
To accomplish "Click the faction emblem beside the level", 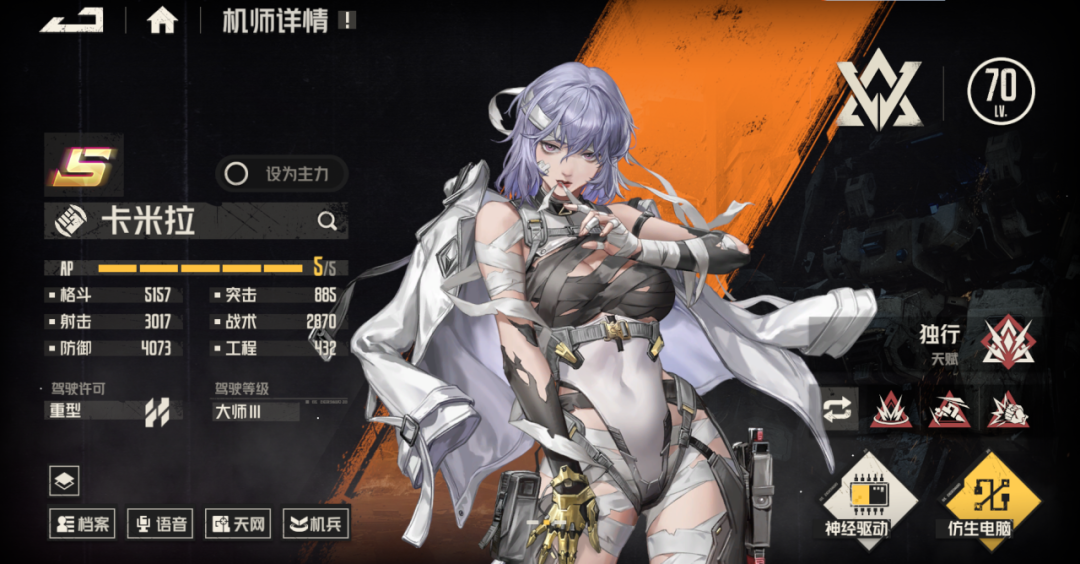I will (879, 93).
